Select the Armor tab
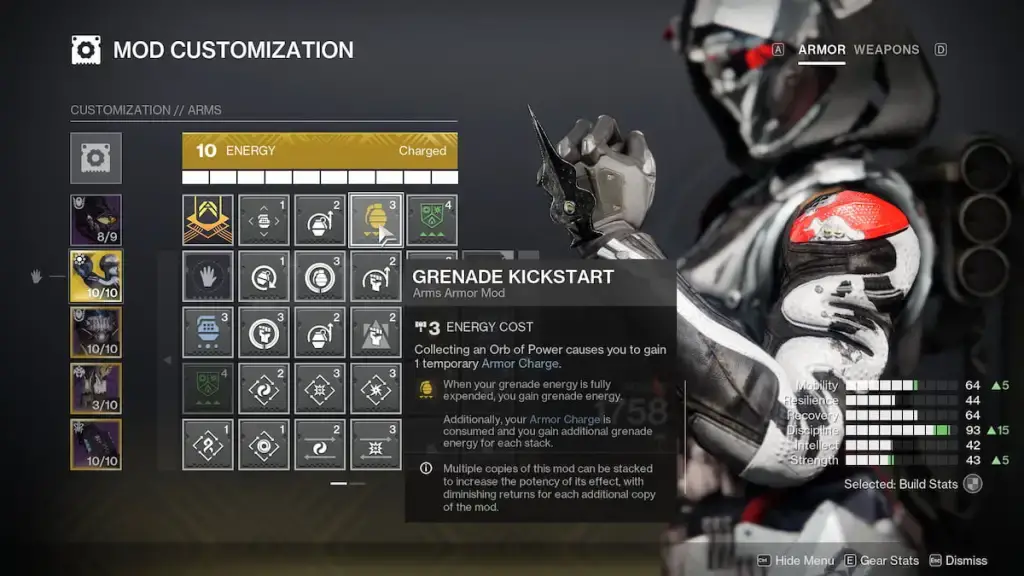1024x576 pixels. click(821, 49)
